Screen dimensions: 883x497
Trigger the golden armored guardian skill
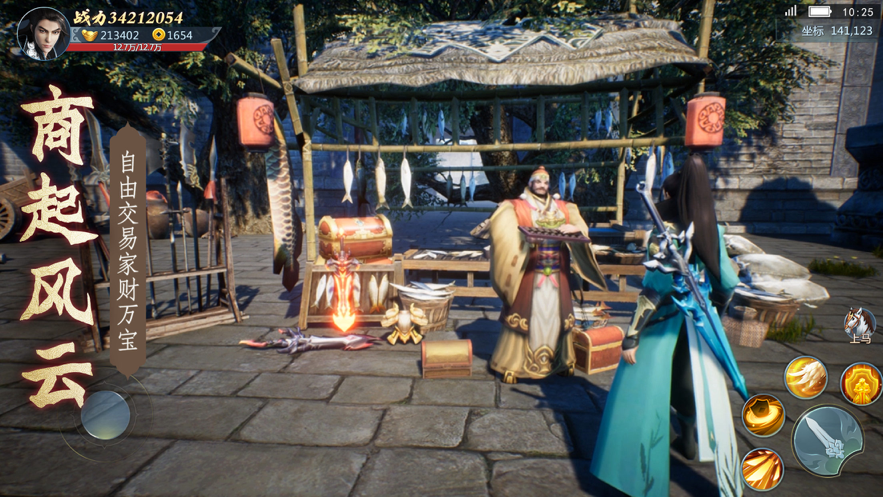[861, 384]
